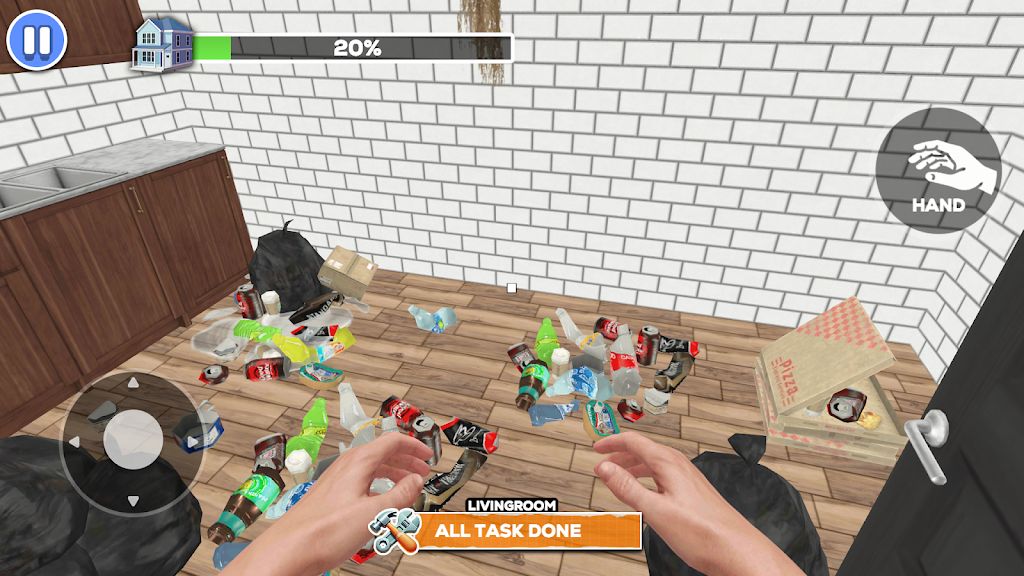Image resolution: width=1024 pixels, height=576 pixels.
Task: Select the house progress icon
Action: coord(163,44)
